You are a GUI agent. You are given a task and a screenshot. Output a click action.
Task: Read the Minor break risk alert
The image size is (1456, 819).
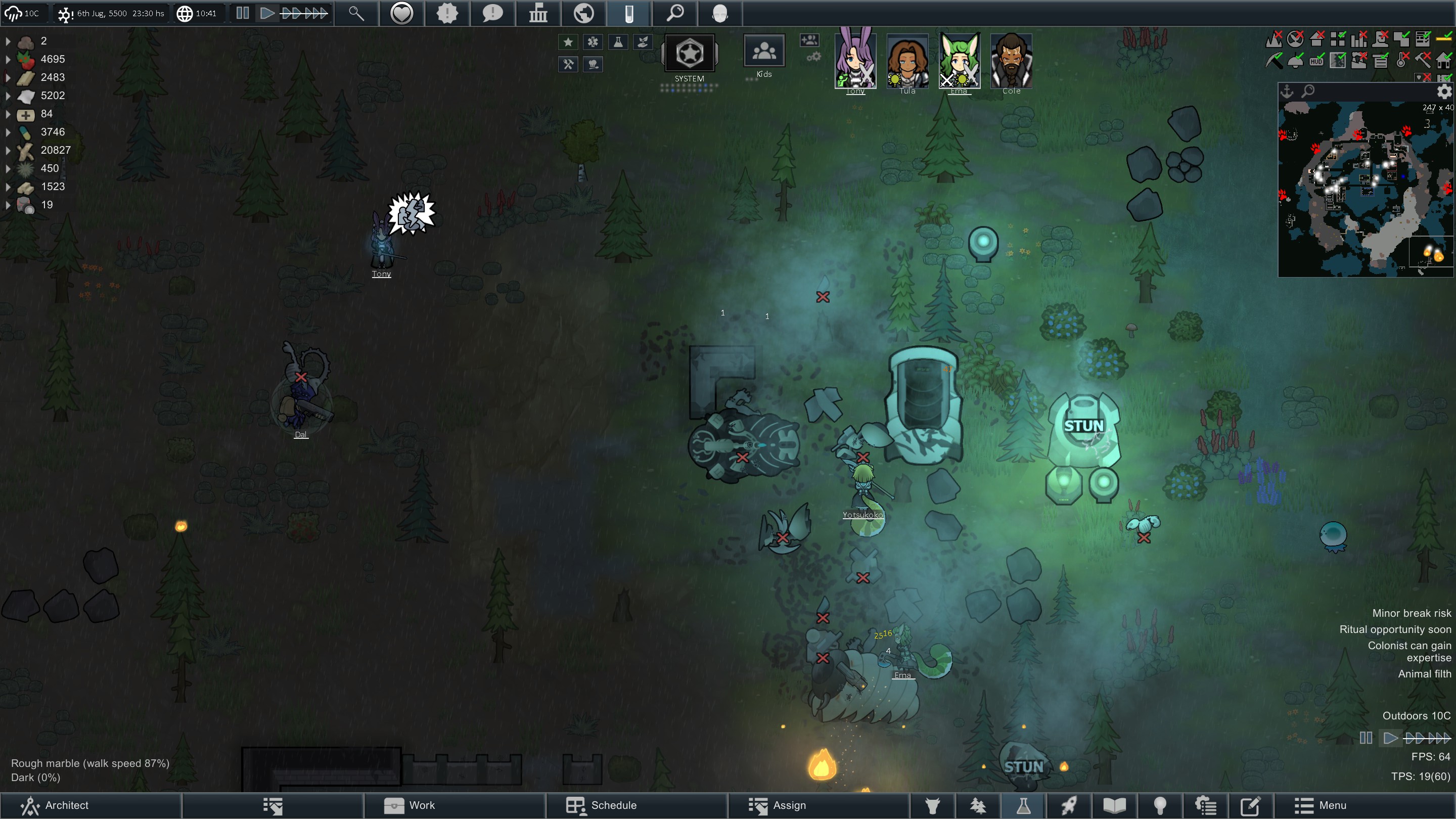pos(1411,613)
